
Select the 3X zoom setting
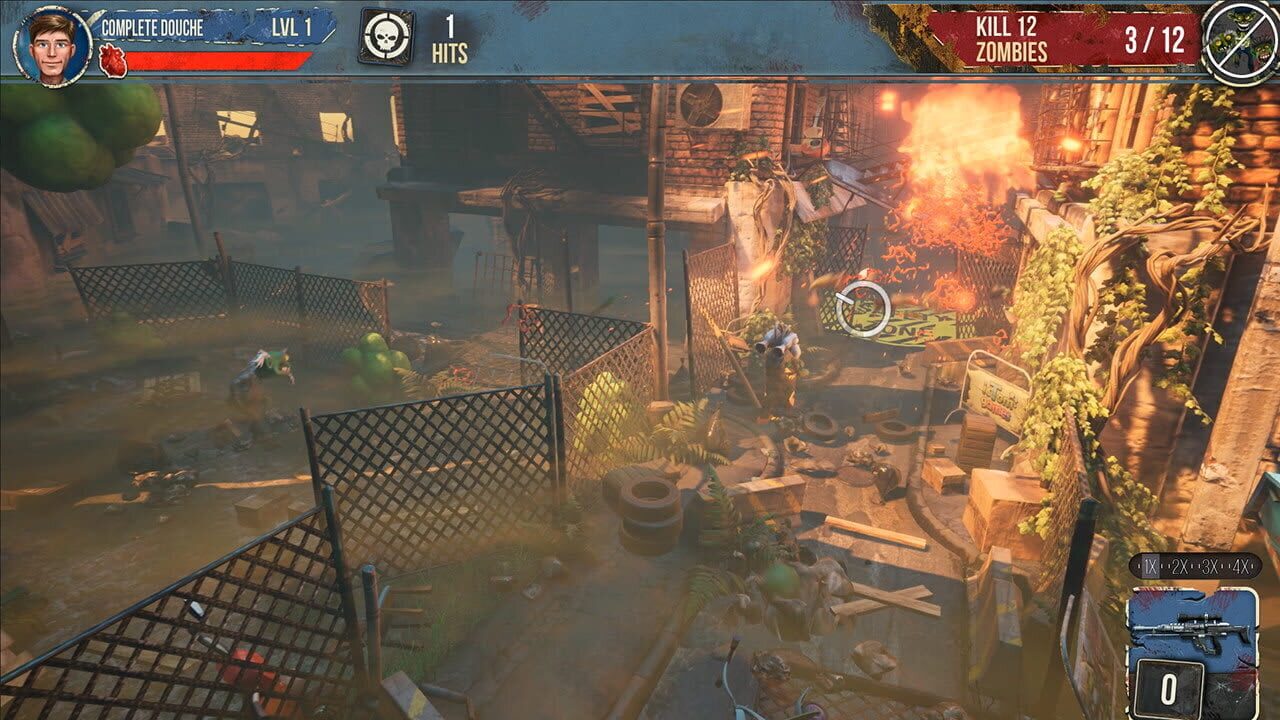click(x=1211, y=566)
